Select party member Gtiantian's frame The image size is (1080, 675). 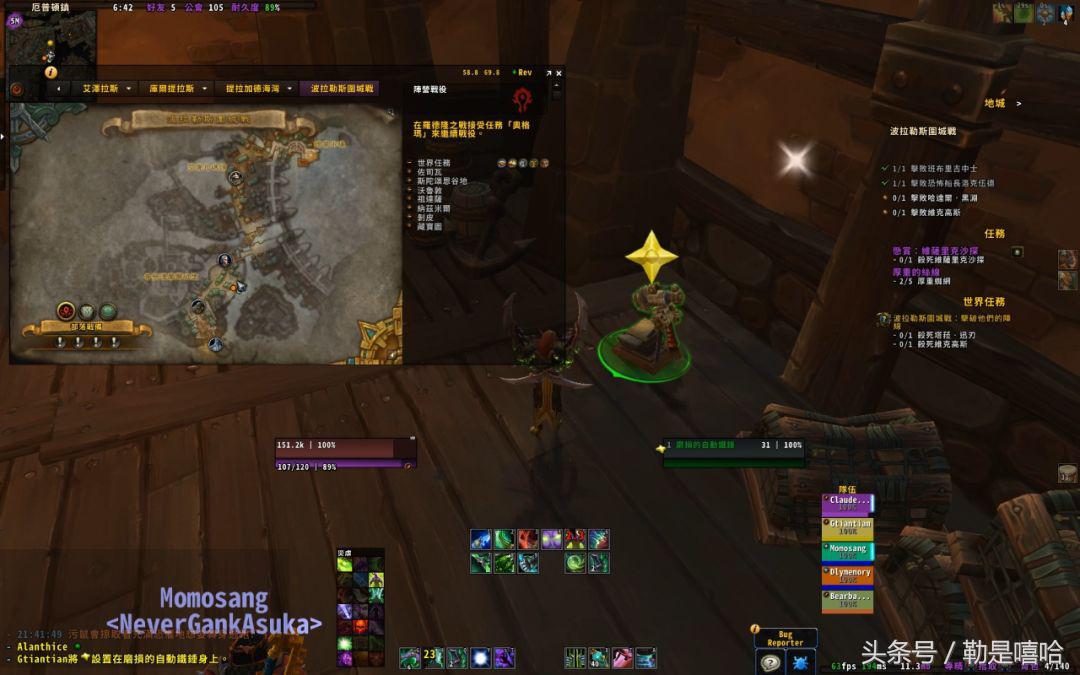point(848,527)
